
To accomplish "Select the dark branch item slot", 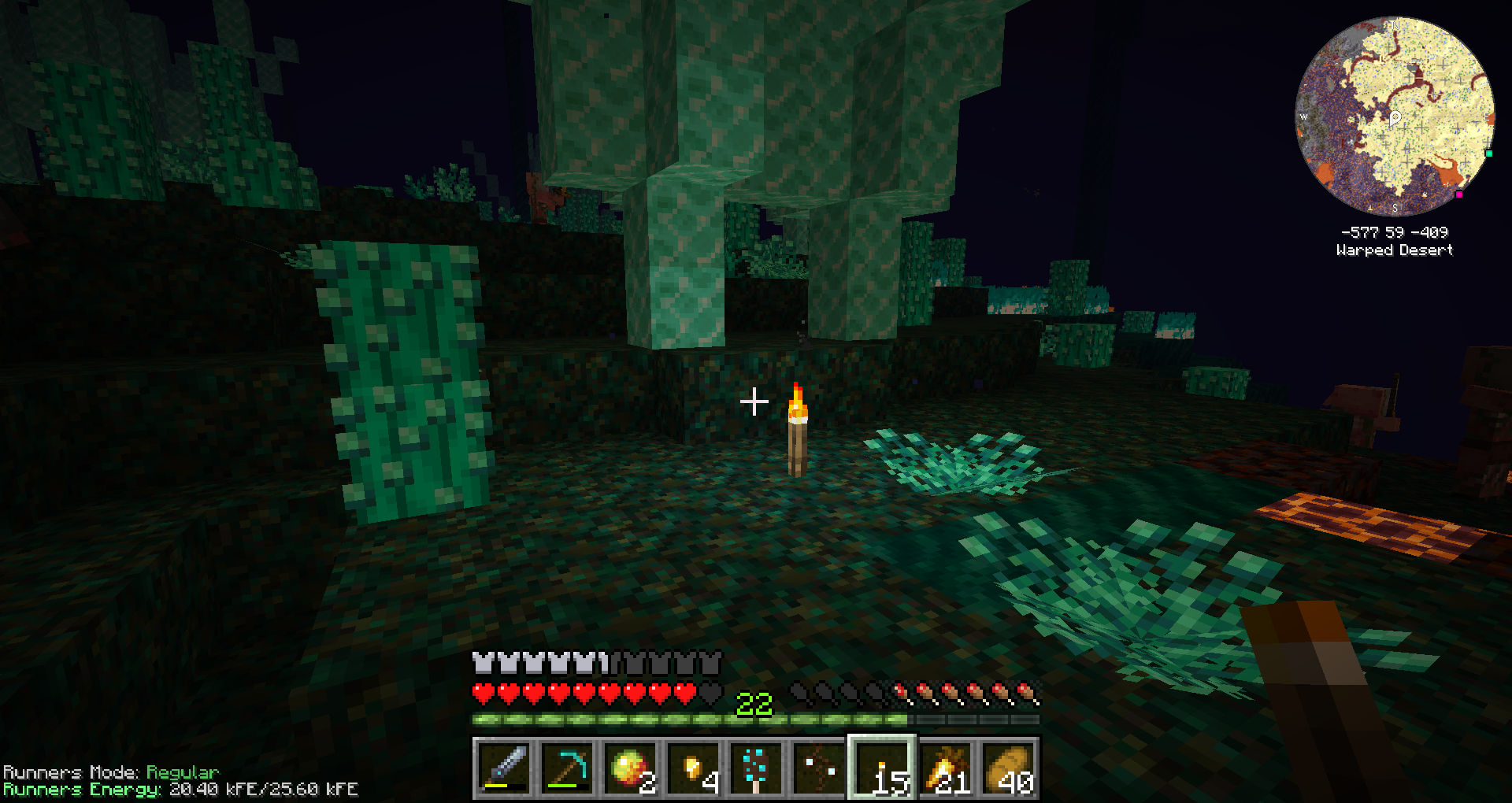I will coord(819,768).
